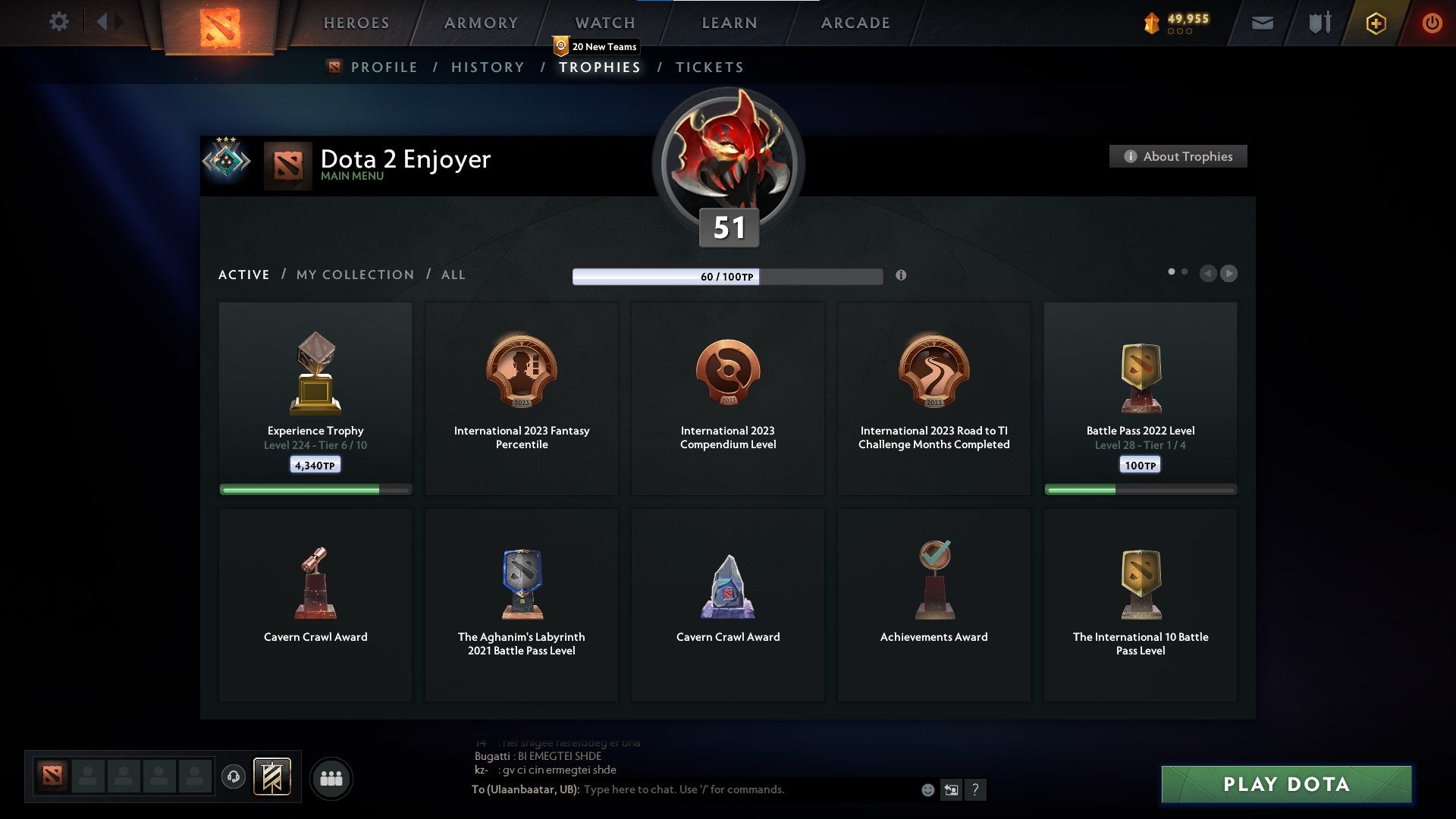Advance trophies with the next page arrow
The image size is (1456, 819).
[x=1229, y=274]
